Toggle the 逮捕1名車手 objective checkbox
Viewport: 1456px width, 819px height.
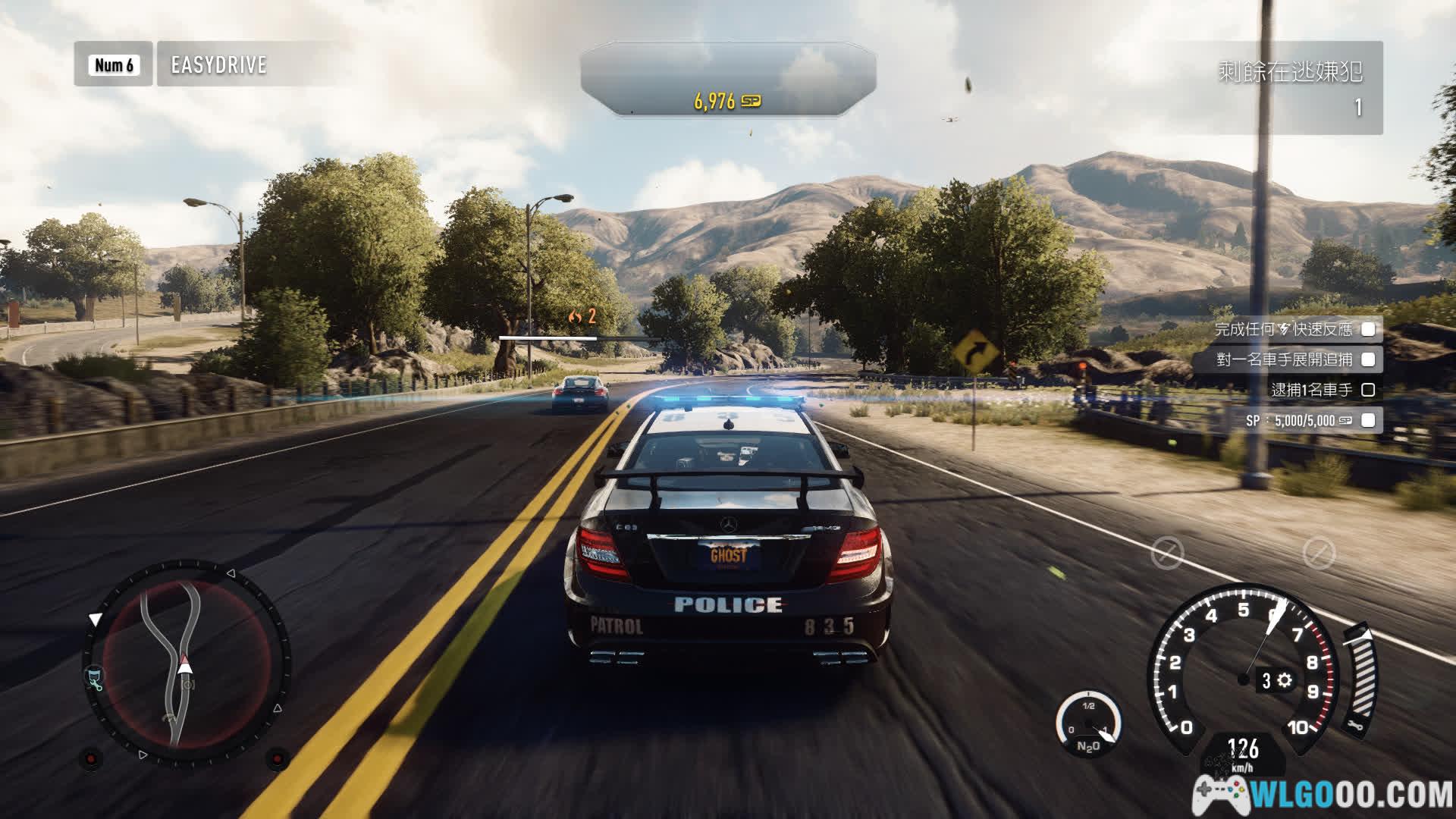click(1368, 390)
